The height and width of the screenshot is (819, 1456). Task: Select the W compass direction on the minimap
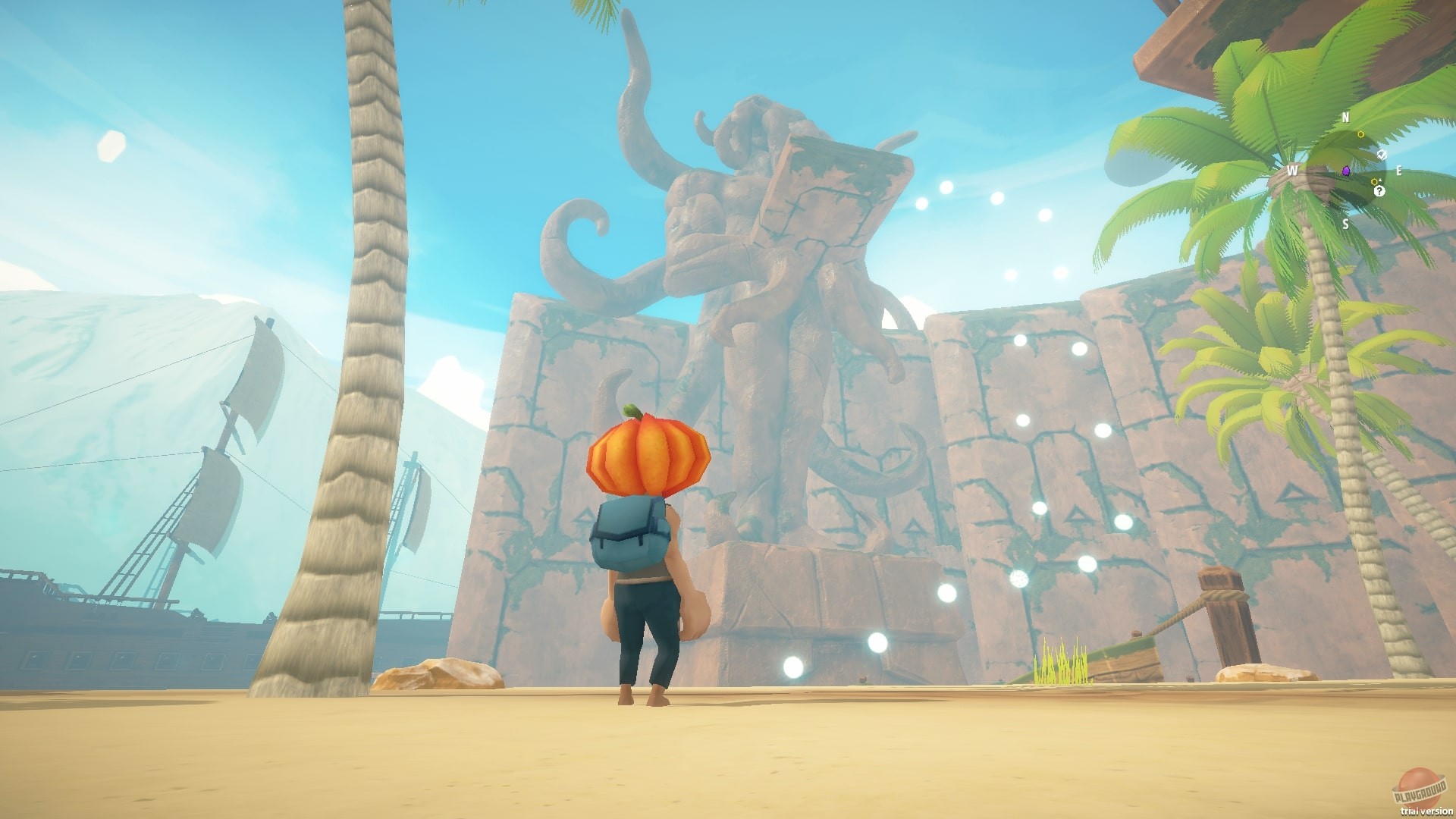click(x=1293, y=171)
